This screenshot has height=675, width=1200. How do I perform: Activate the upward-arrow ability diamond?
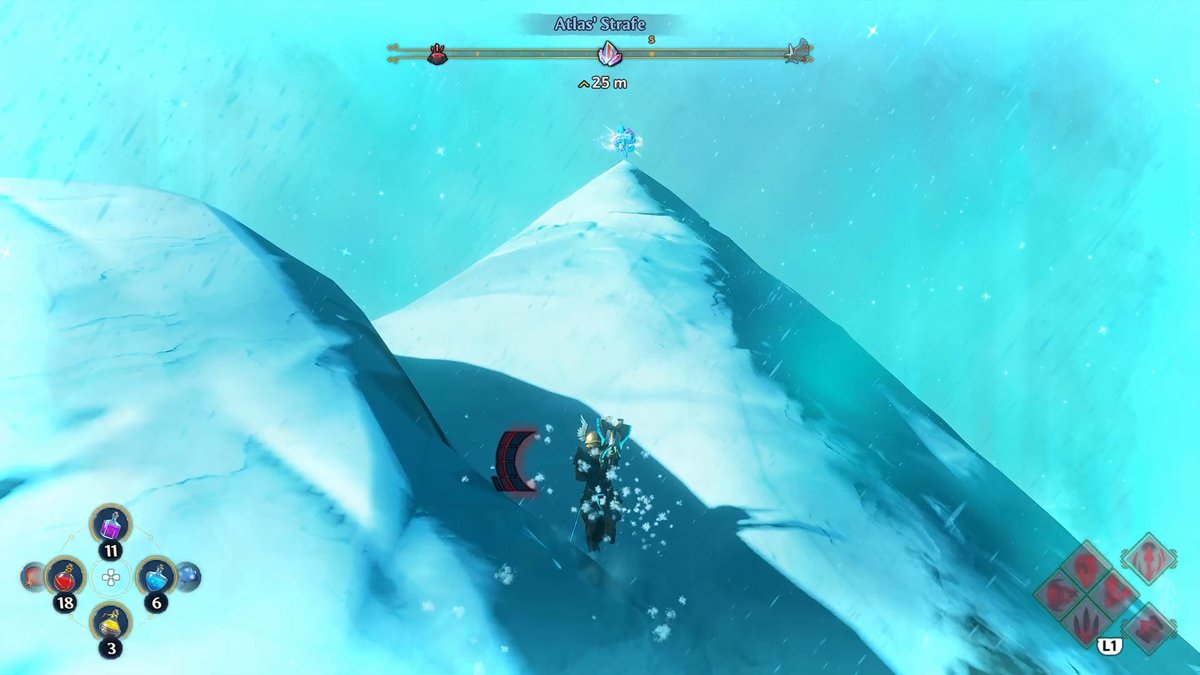point(1148,558)
